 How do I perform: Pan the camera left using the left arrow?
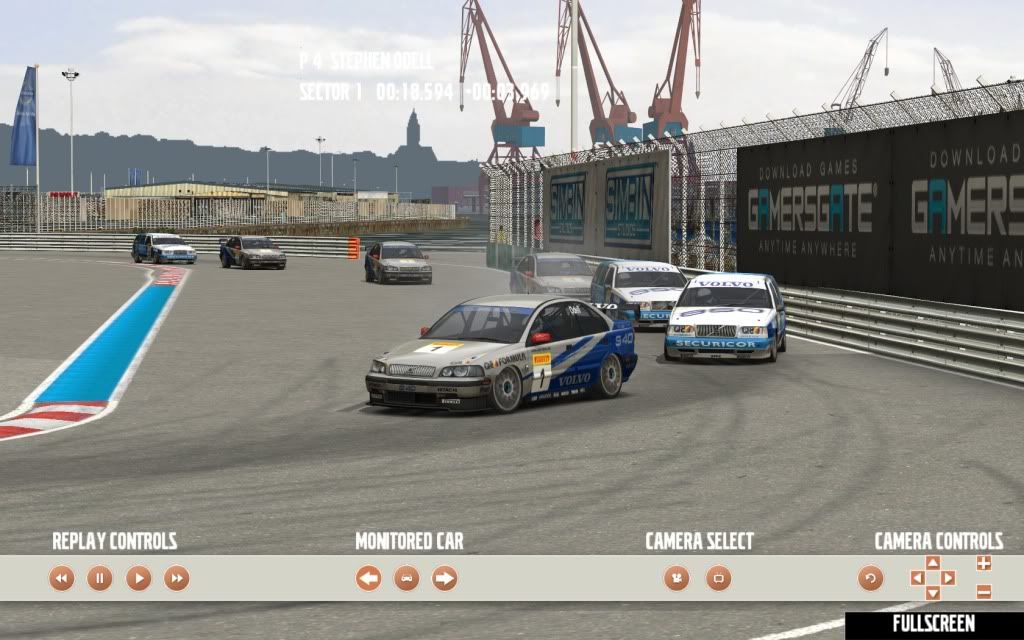click(x=917, y=578)
